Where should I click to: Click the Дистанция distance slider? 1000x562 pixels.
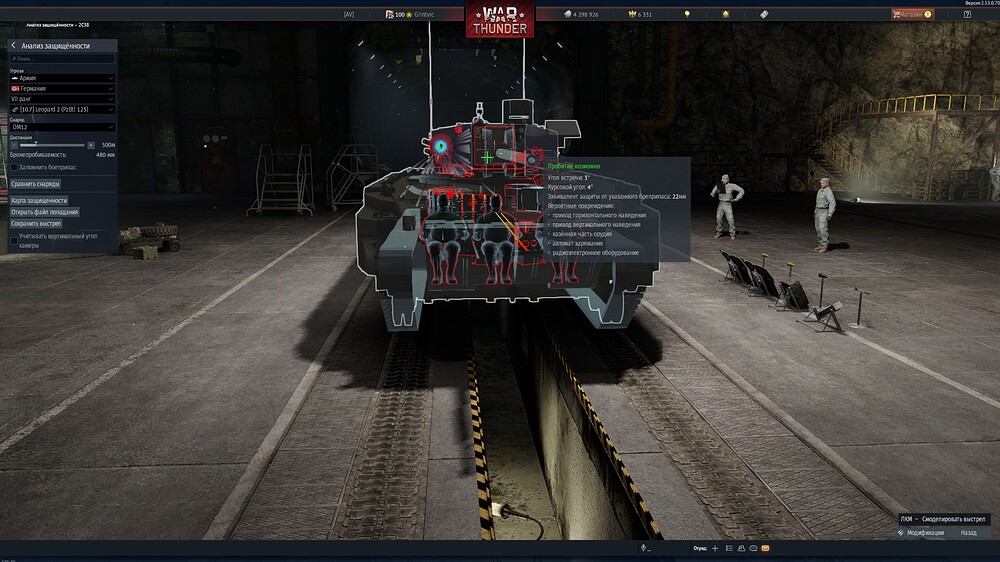[x=52, y=145]
